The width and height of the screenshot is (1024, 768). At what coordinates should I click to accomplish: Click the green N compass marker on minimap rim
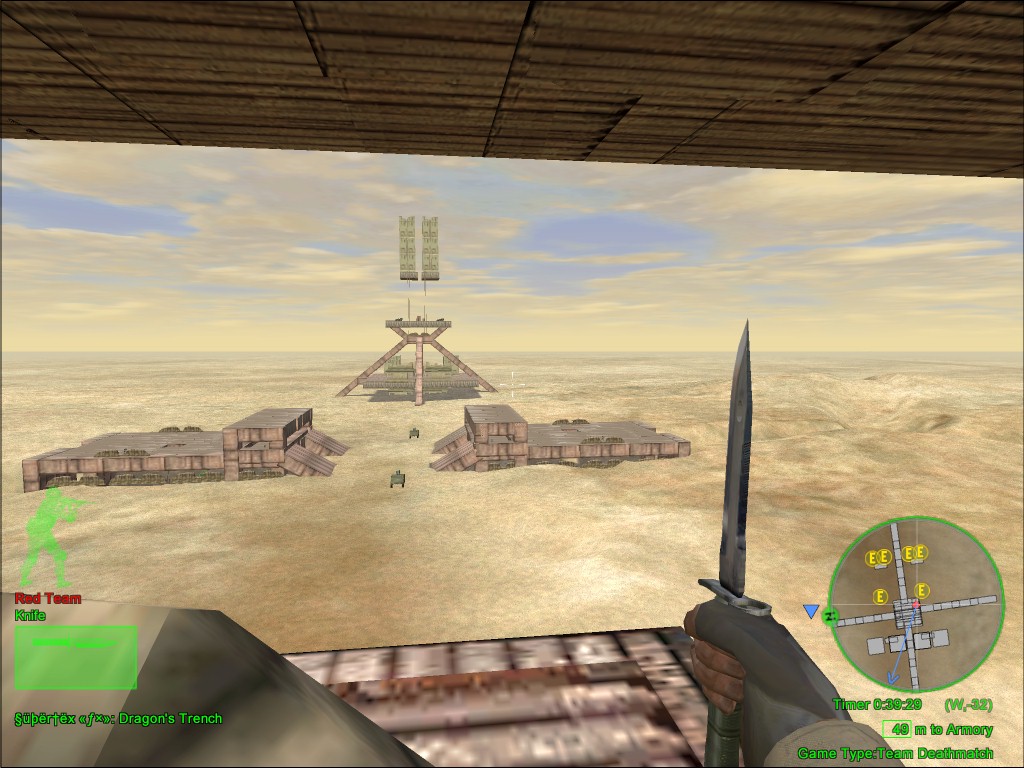point(829,616)
